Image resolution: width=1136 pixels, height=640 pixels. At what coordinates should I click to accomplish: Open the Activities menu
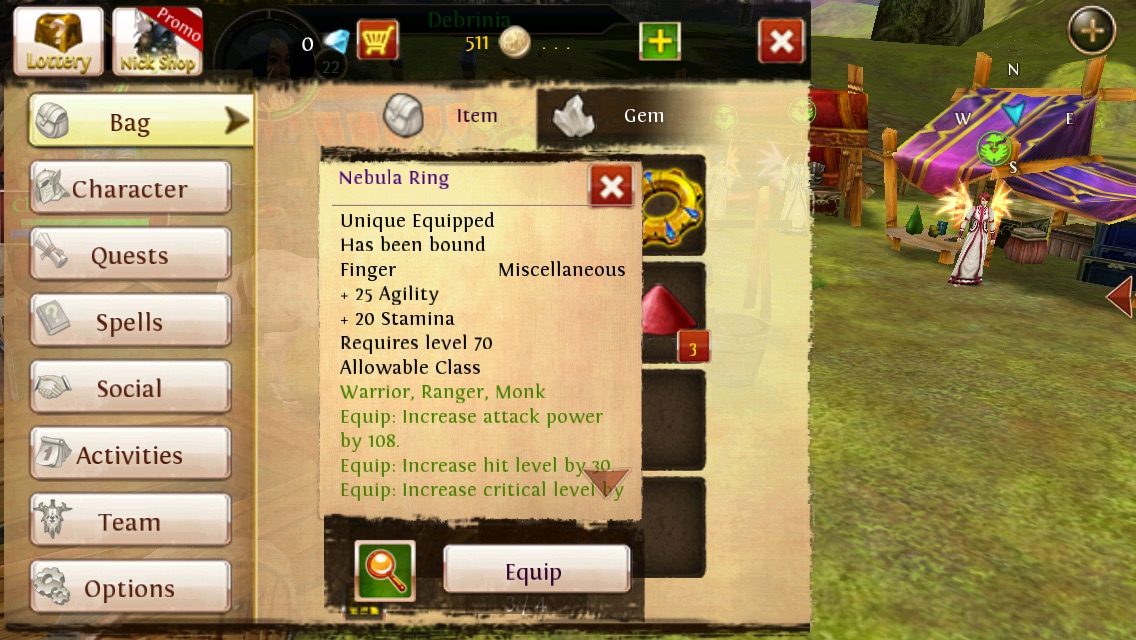click(130, 455)
